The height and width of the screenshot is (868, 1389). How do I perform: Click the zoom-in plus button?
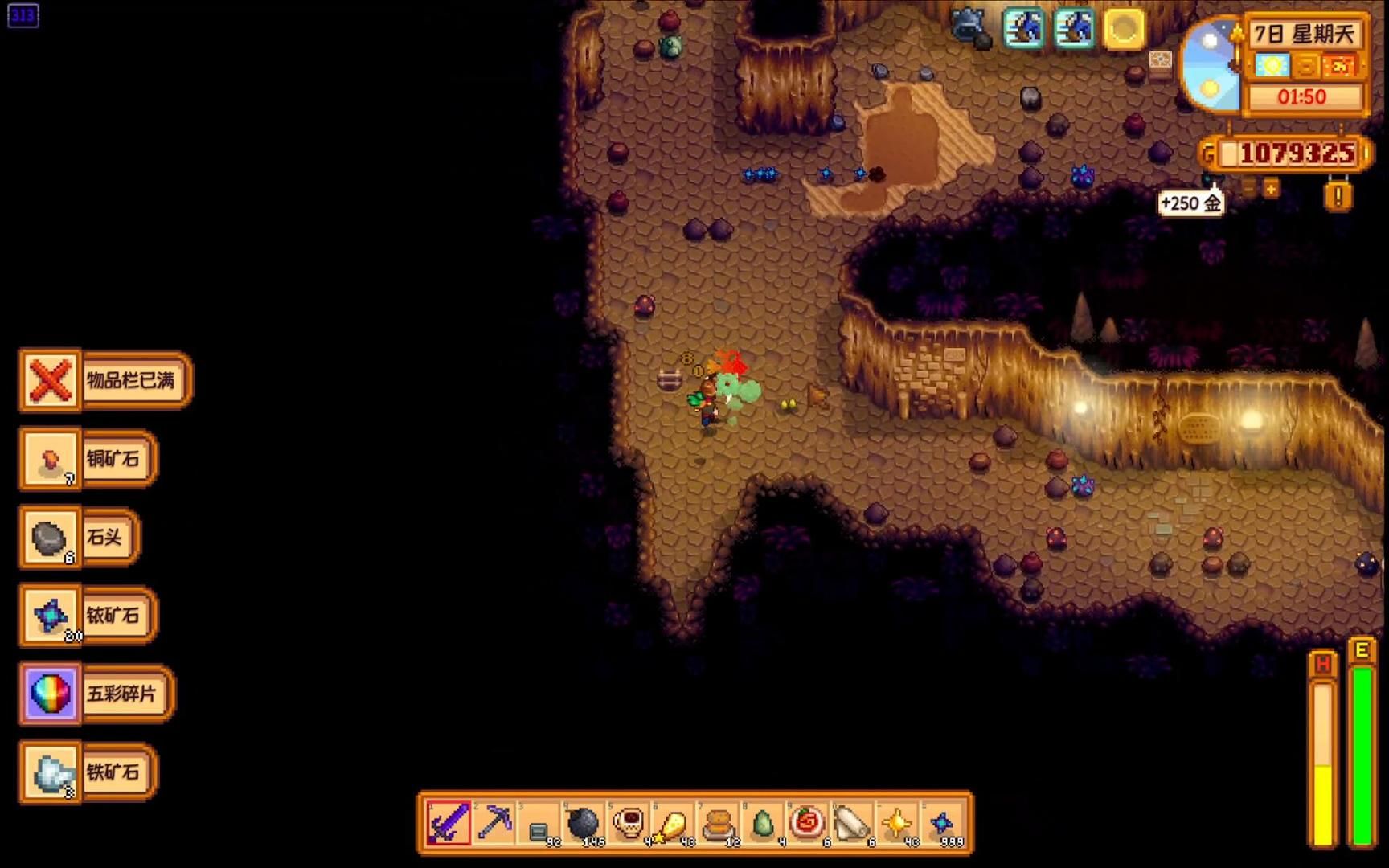click(1271, 189)
